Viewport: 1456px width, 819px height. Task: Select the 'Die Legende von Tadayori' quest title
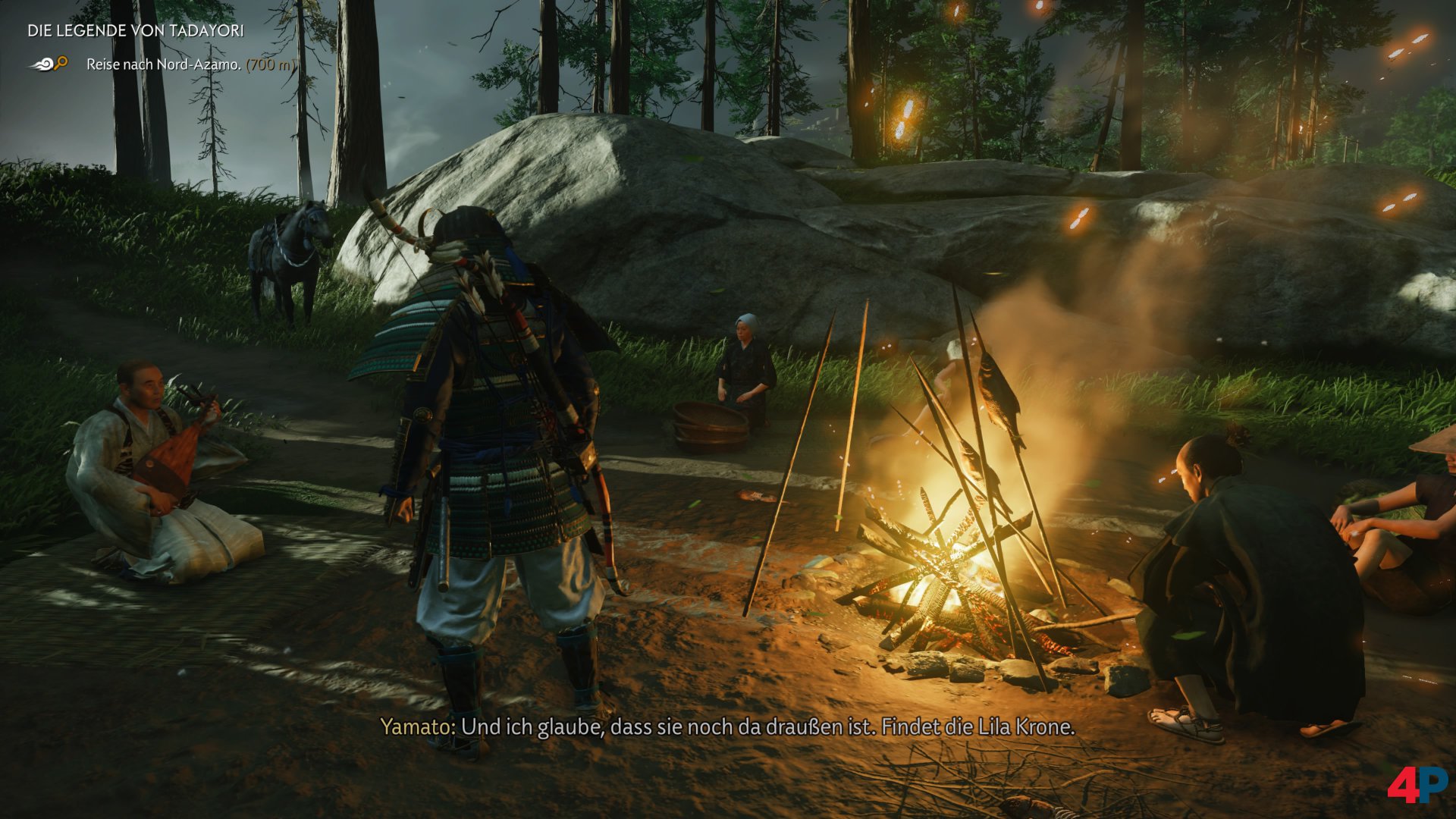click(136, 31)
